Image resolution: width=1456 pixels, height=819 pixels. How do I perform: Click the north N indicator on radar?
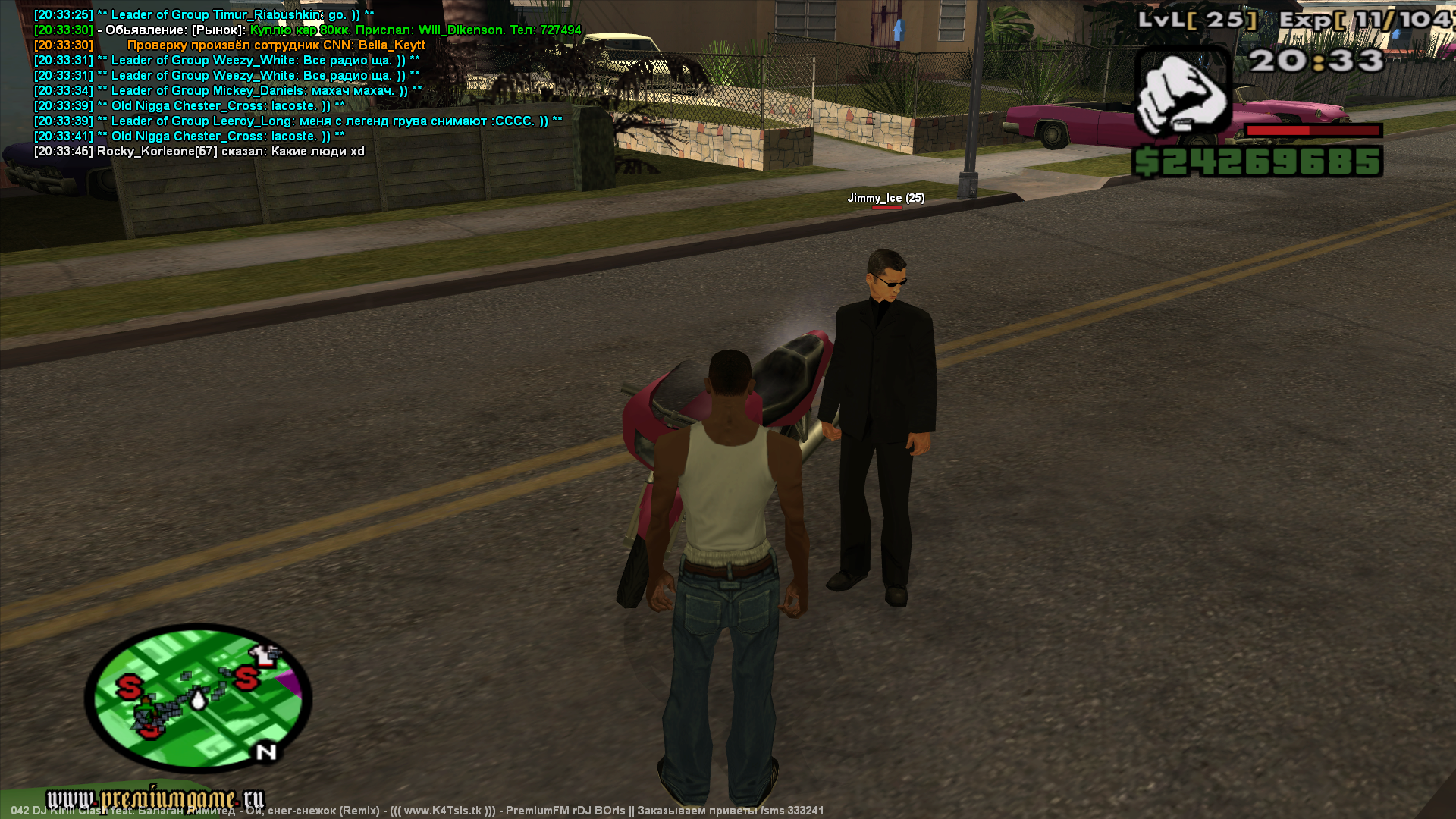[x=266, y=752]
